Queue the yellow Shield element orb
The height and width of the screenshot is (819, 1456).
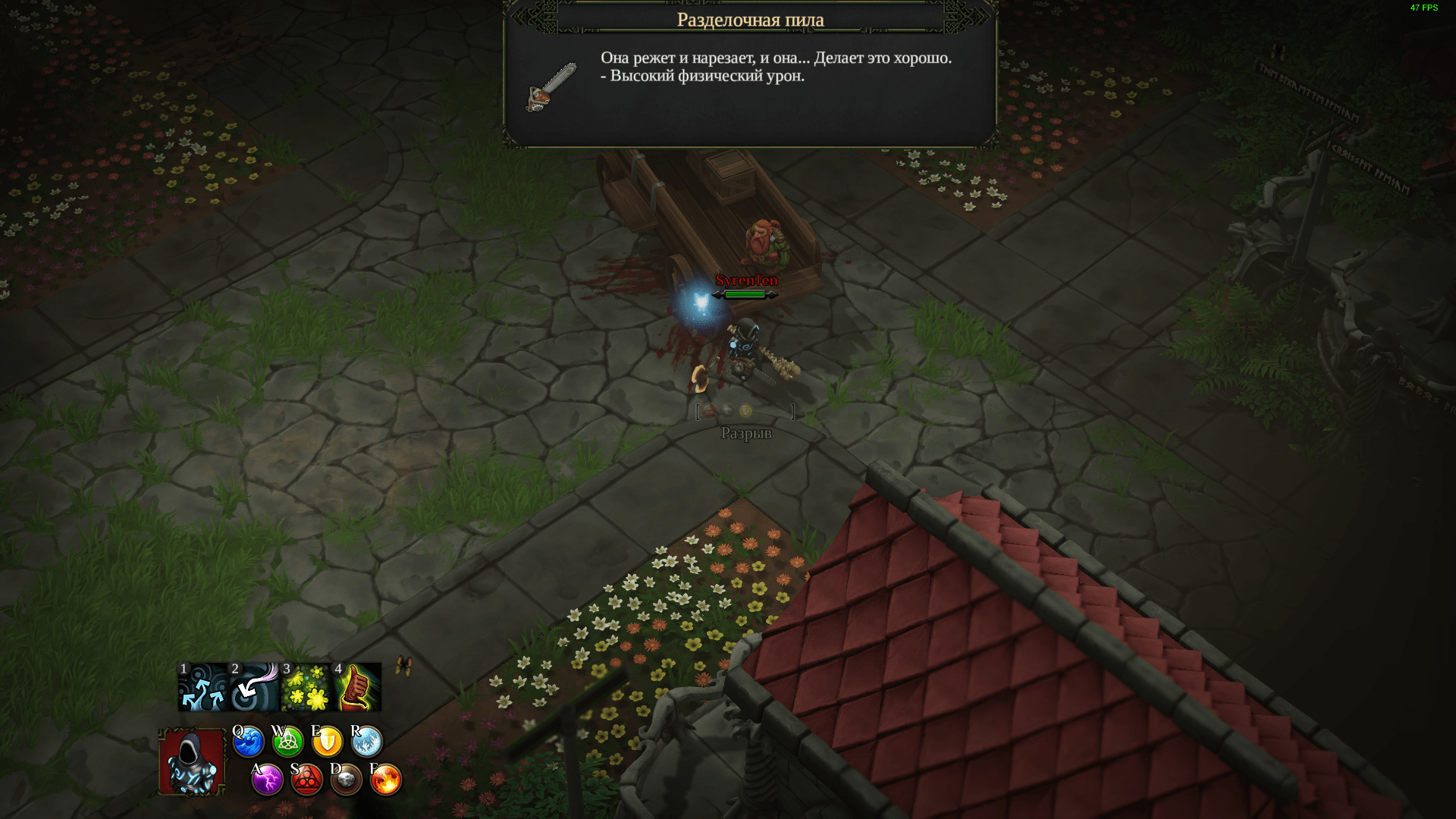pyautogui.click(x=328, y=742)
